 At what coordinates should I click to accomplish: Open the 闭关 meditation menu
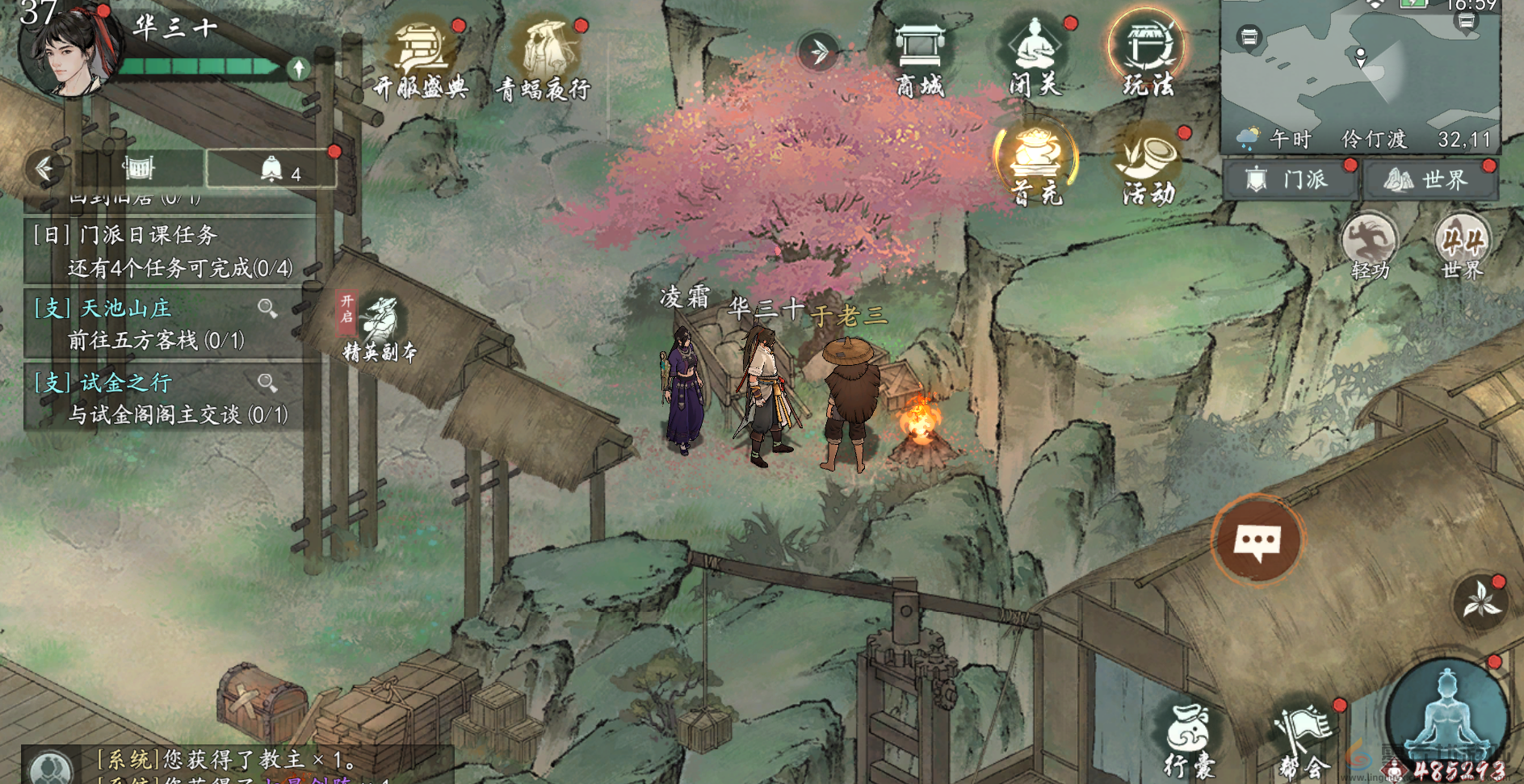(x=1035, y=57)
